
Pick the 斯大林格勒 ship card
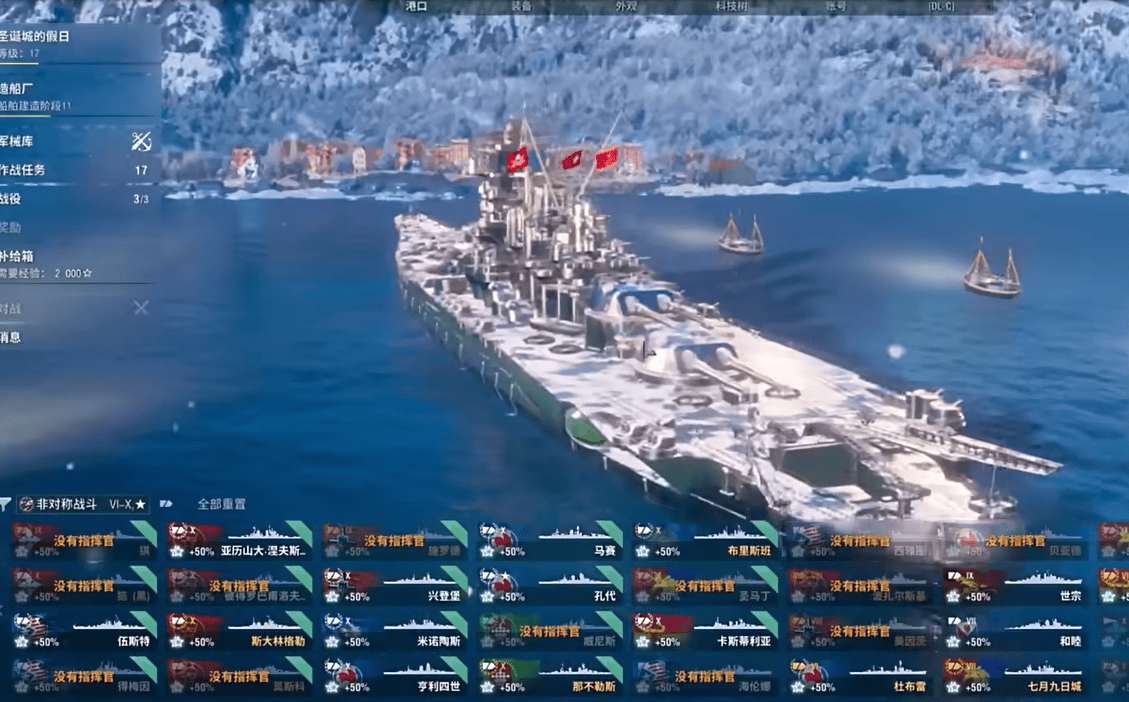click(238, 632)
